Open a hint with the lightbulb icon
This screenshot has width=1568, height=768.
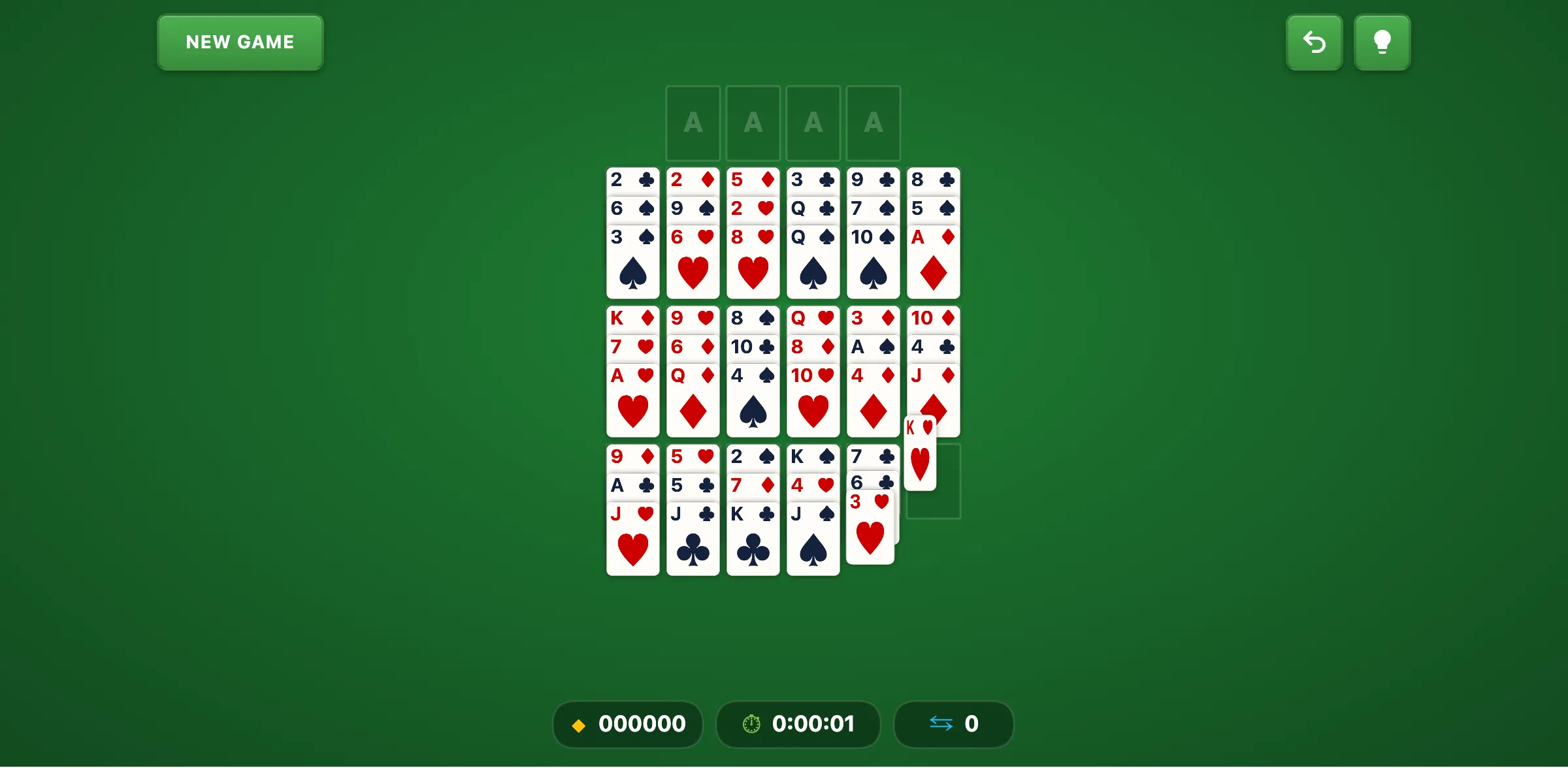click(x=1382, y=42)
